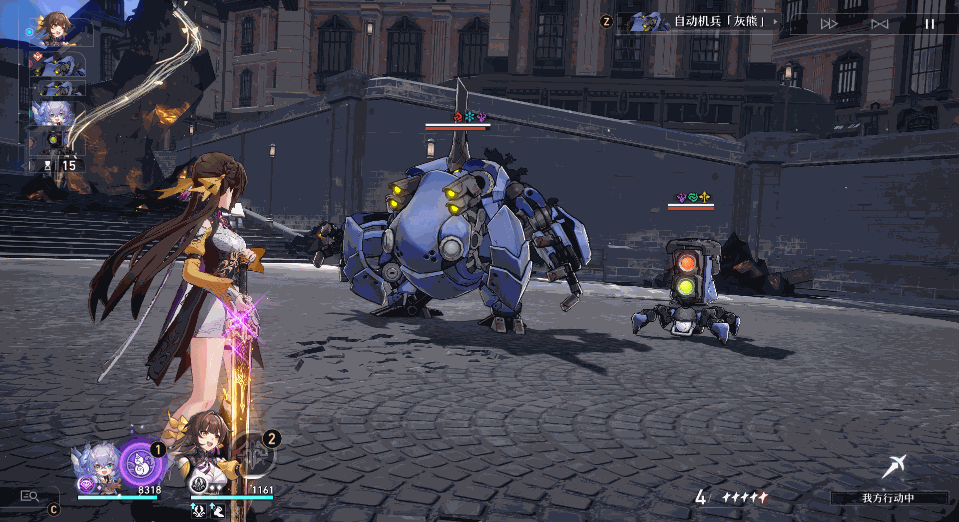Viewport: 959px width, 522px height.
Task: Pause the battle
Action: 930,23
